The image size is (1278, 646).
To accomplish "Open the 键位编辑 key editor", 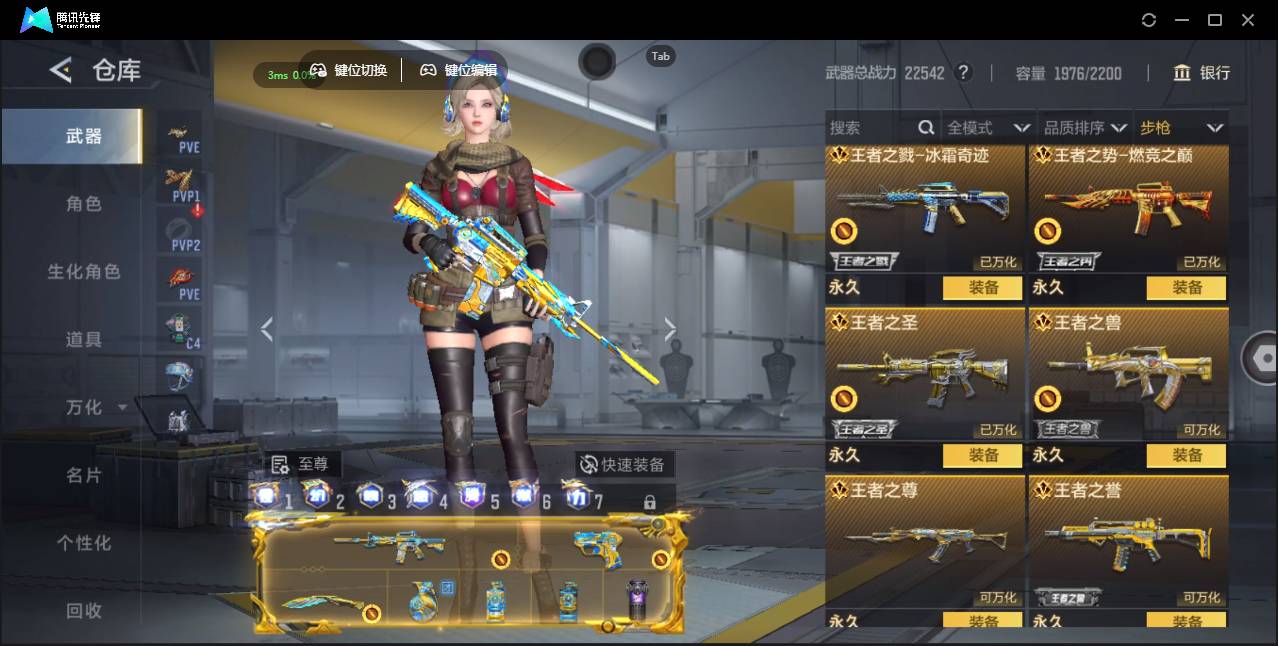I will click(x=459, y=70).
